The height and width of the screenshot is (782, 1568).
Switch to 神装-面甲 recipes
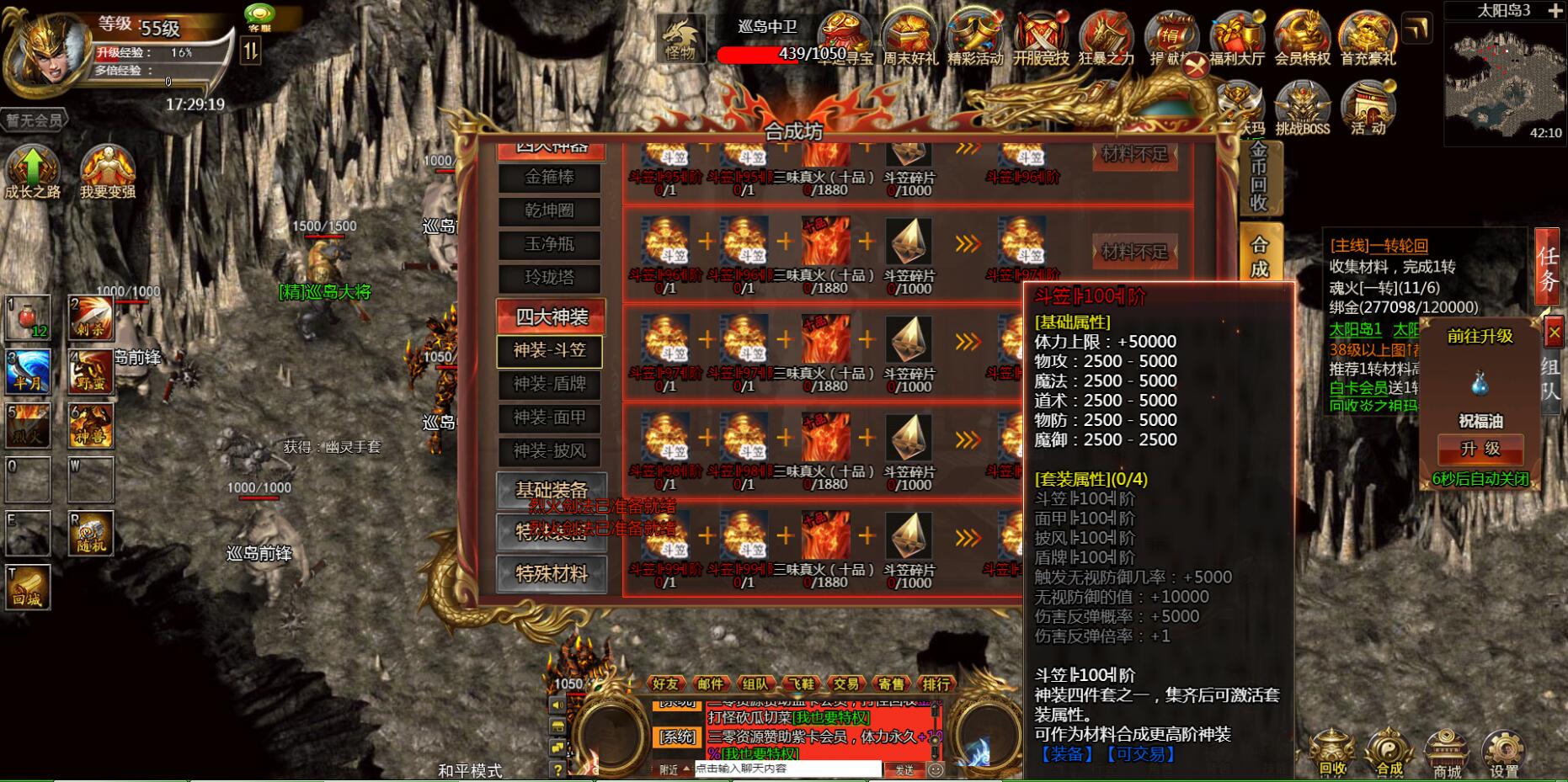point(549,418)
